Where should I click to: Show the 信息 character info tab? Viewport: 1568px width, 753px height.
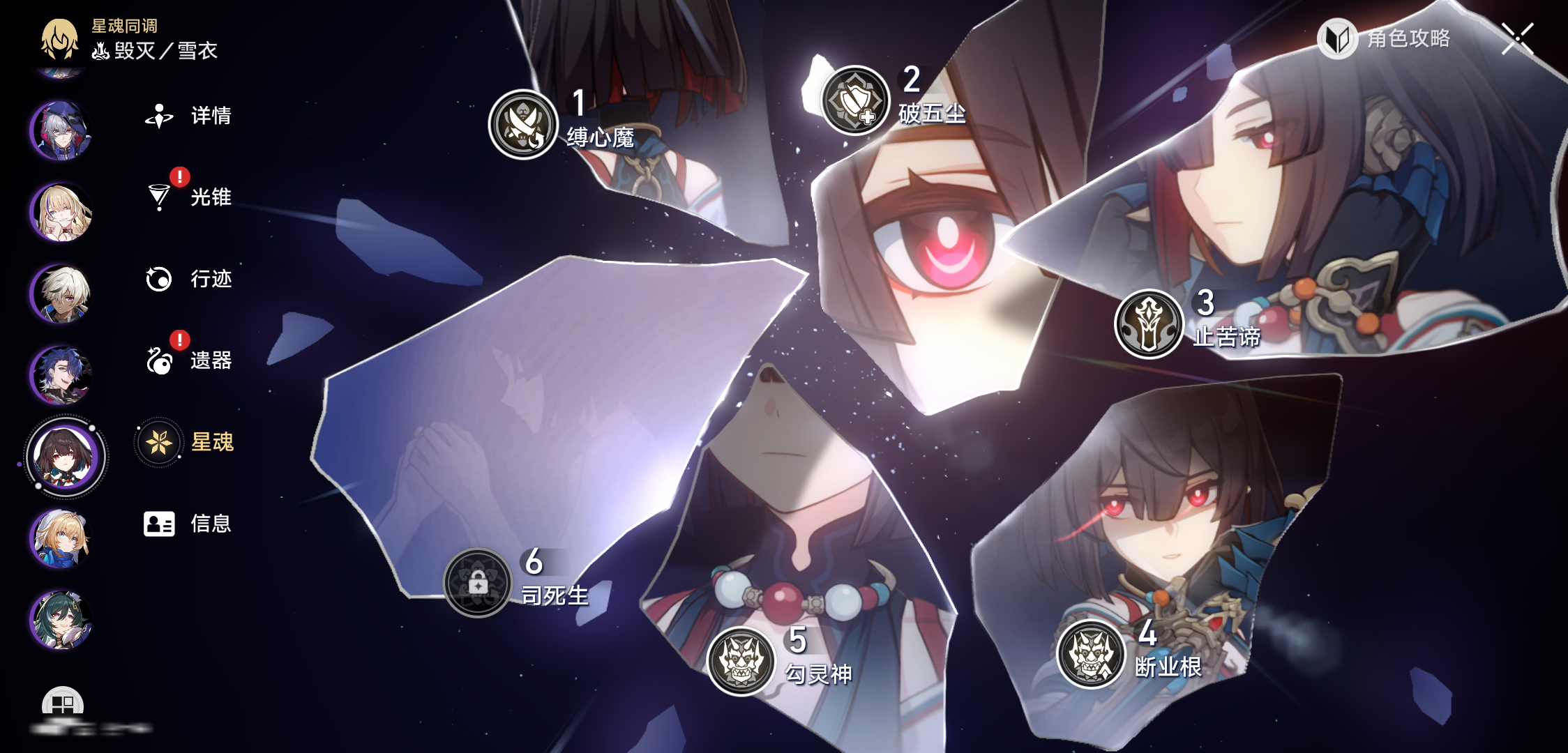point(187,524)
